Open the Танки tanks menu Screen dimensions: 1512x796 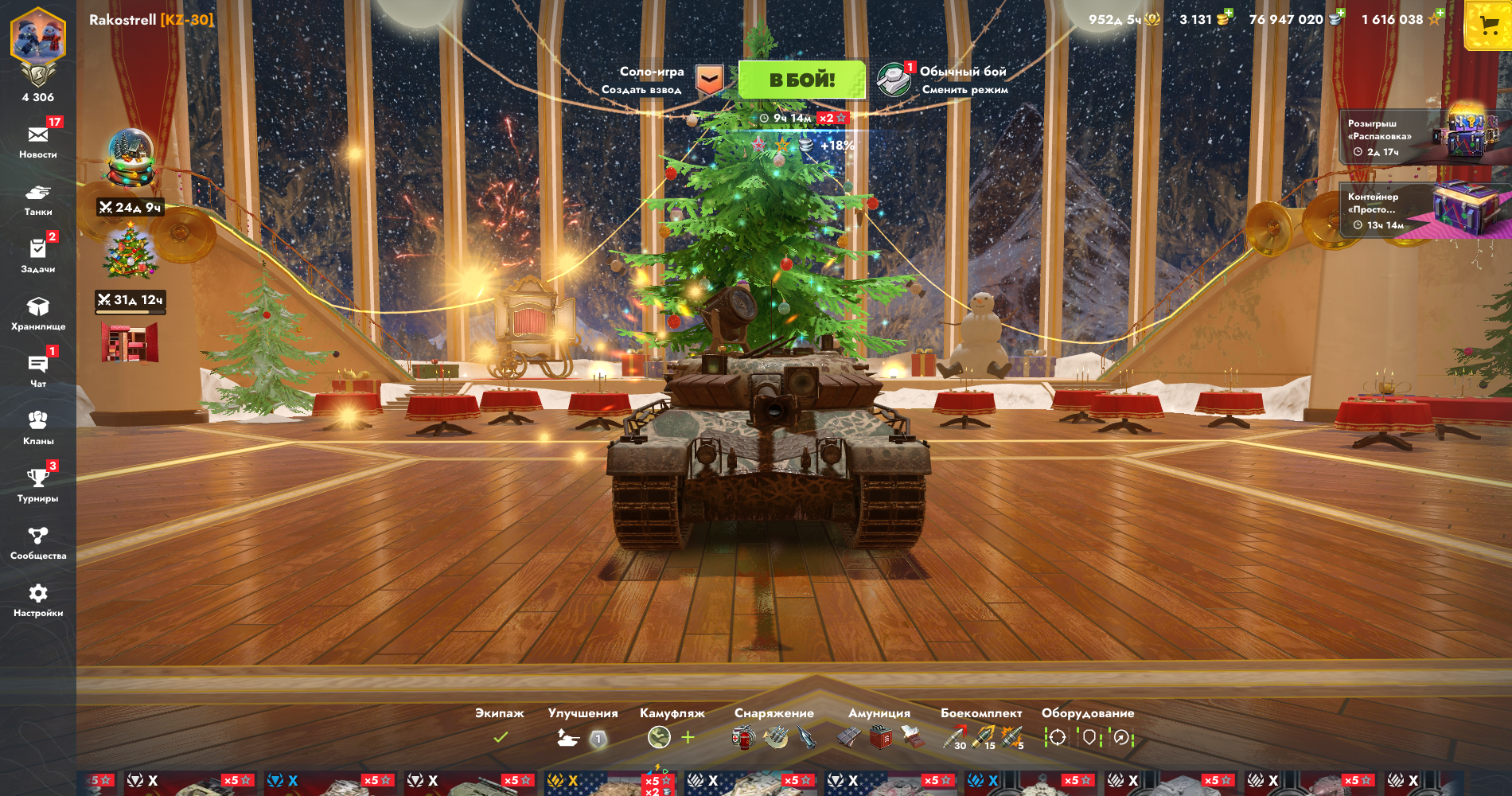[38, 198]
